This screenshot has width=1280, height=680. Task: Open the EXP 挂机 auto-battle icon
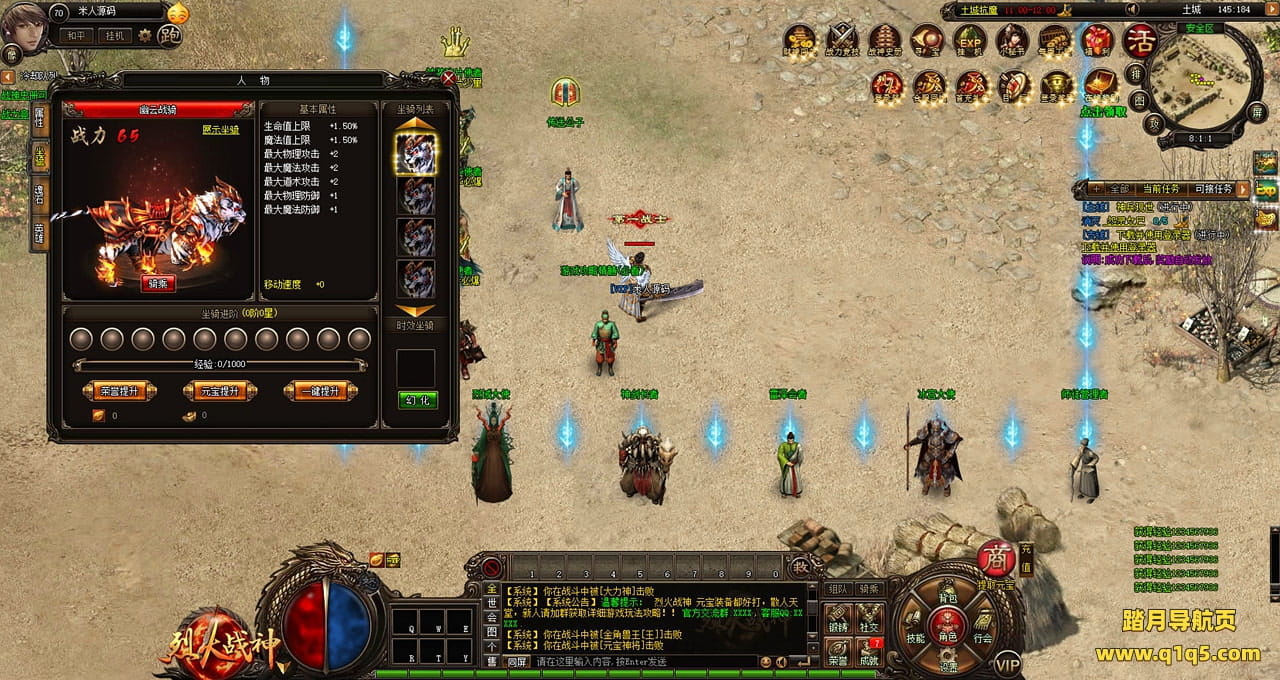coord(969,40)
